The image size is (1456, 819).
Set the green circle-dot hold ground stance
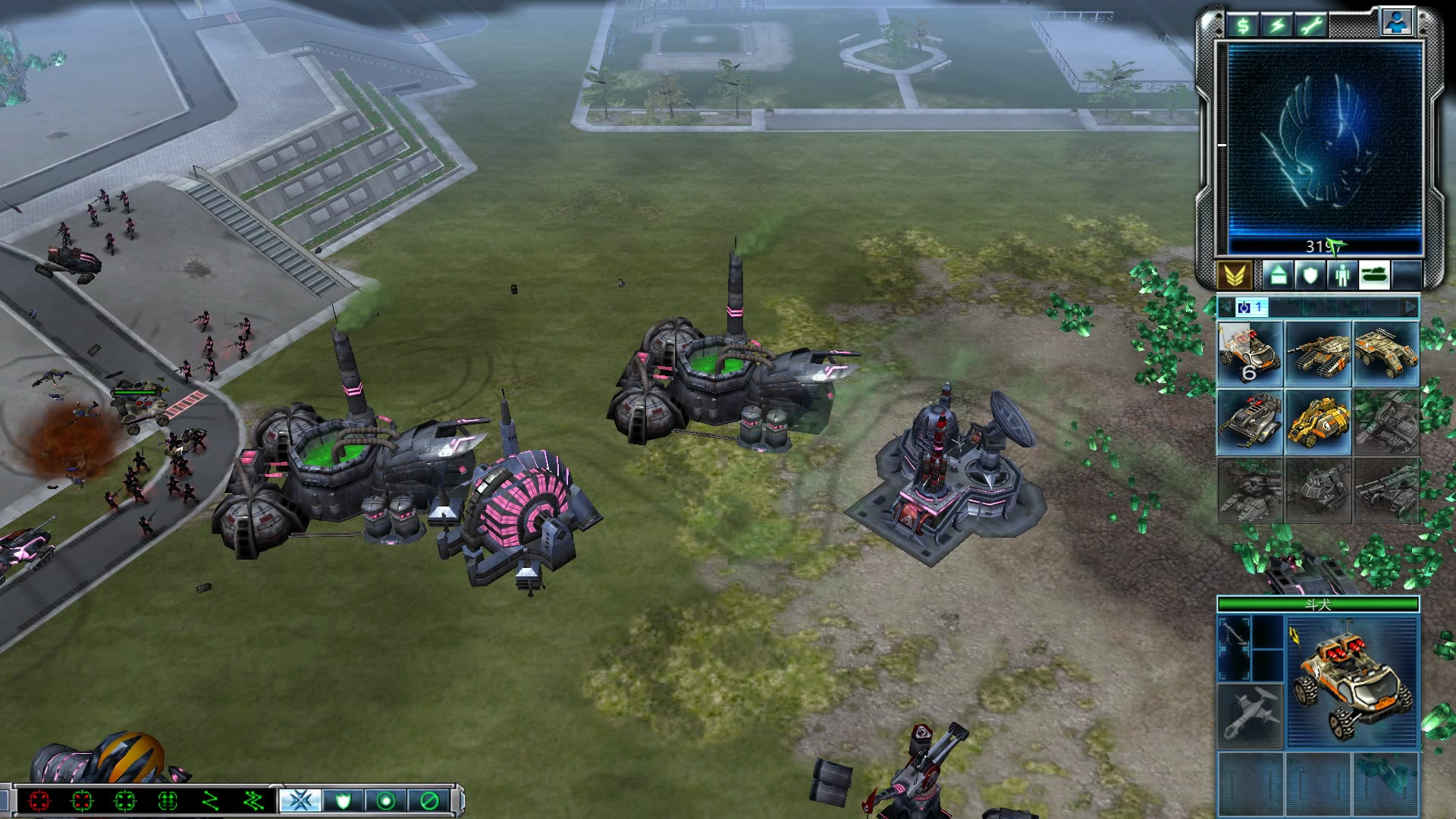coord(386,801)
